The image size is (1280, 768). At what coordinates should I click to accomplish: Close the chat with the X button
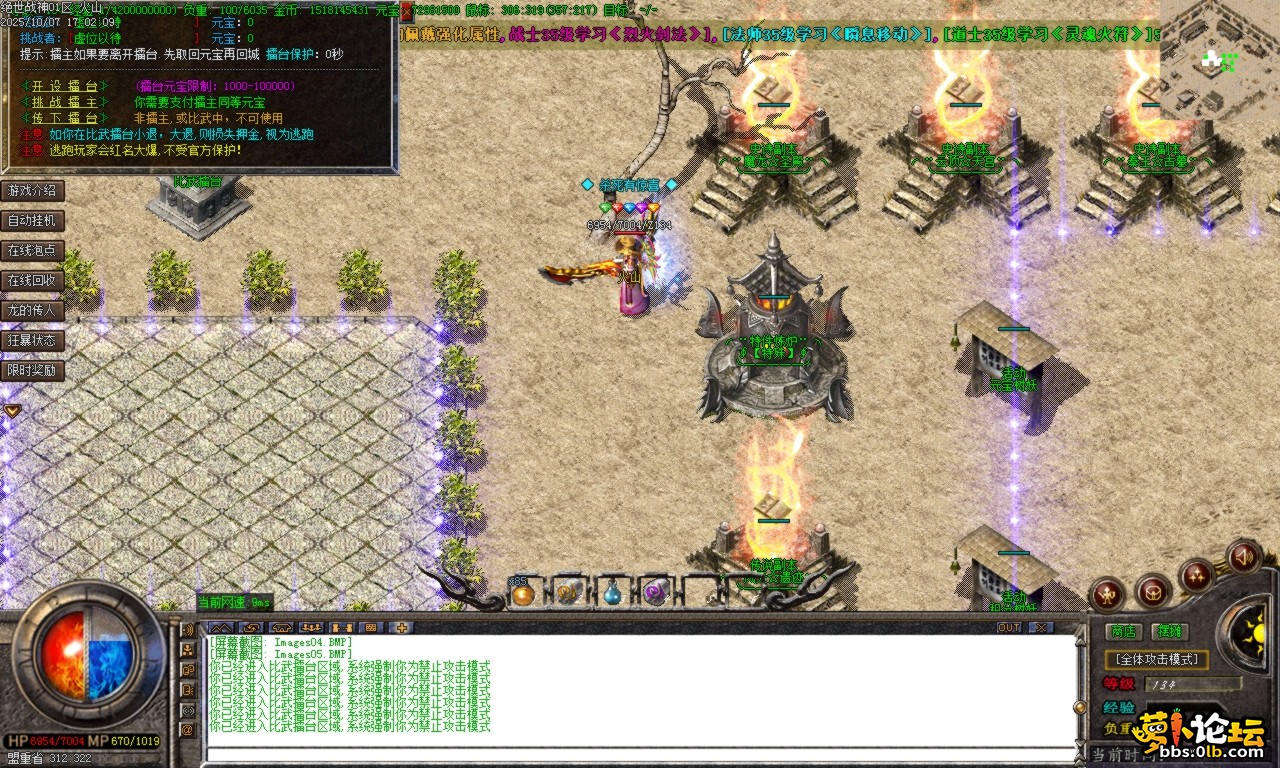click(x=1040, y=628)
